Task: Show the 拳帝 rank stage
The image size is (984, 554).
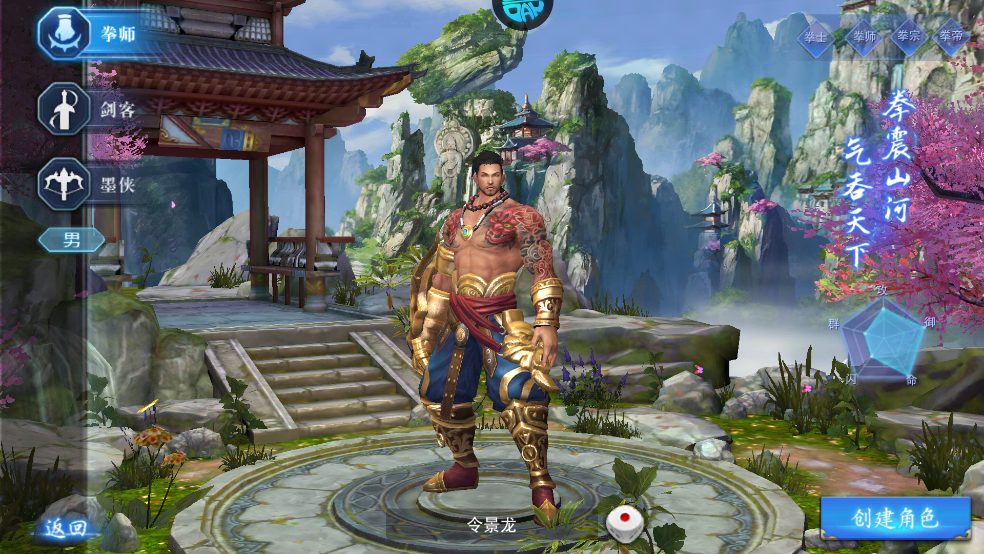Action: (x=952, y=37)
